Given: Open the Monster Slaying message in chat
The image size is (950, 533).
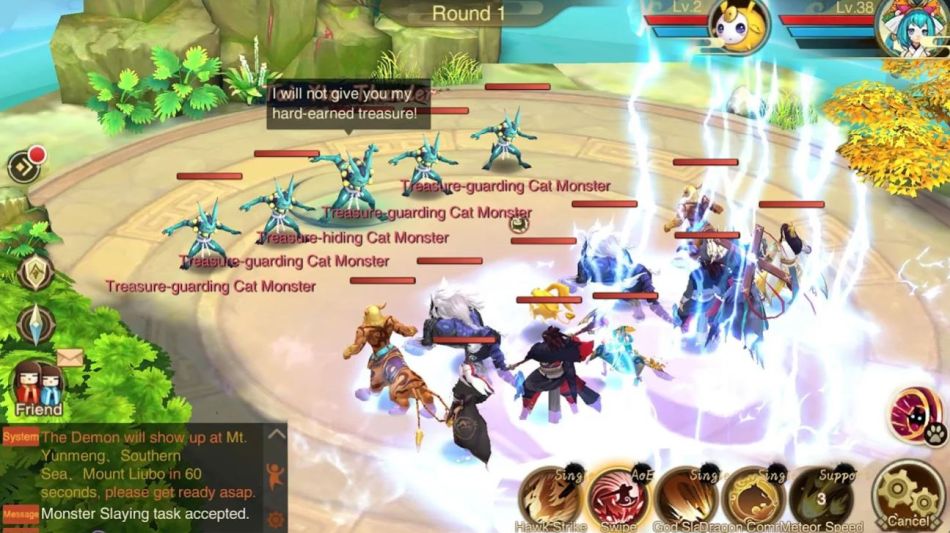Looking at the screenshot, I should coord(145,514).
